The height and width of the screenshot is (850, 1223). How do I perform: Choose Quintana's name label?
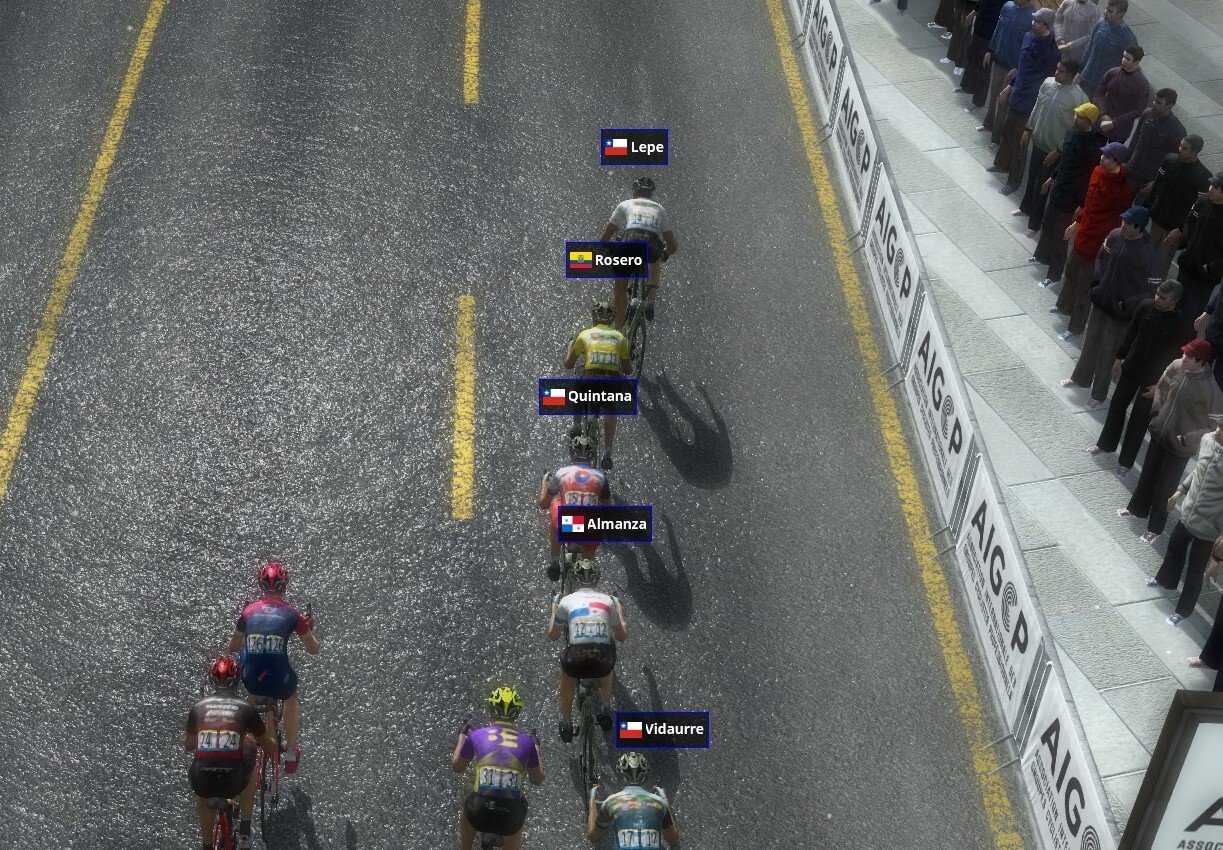tap(588, 396)
